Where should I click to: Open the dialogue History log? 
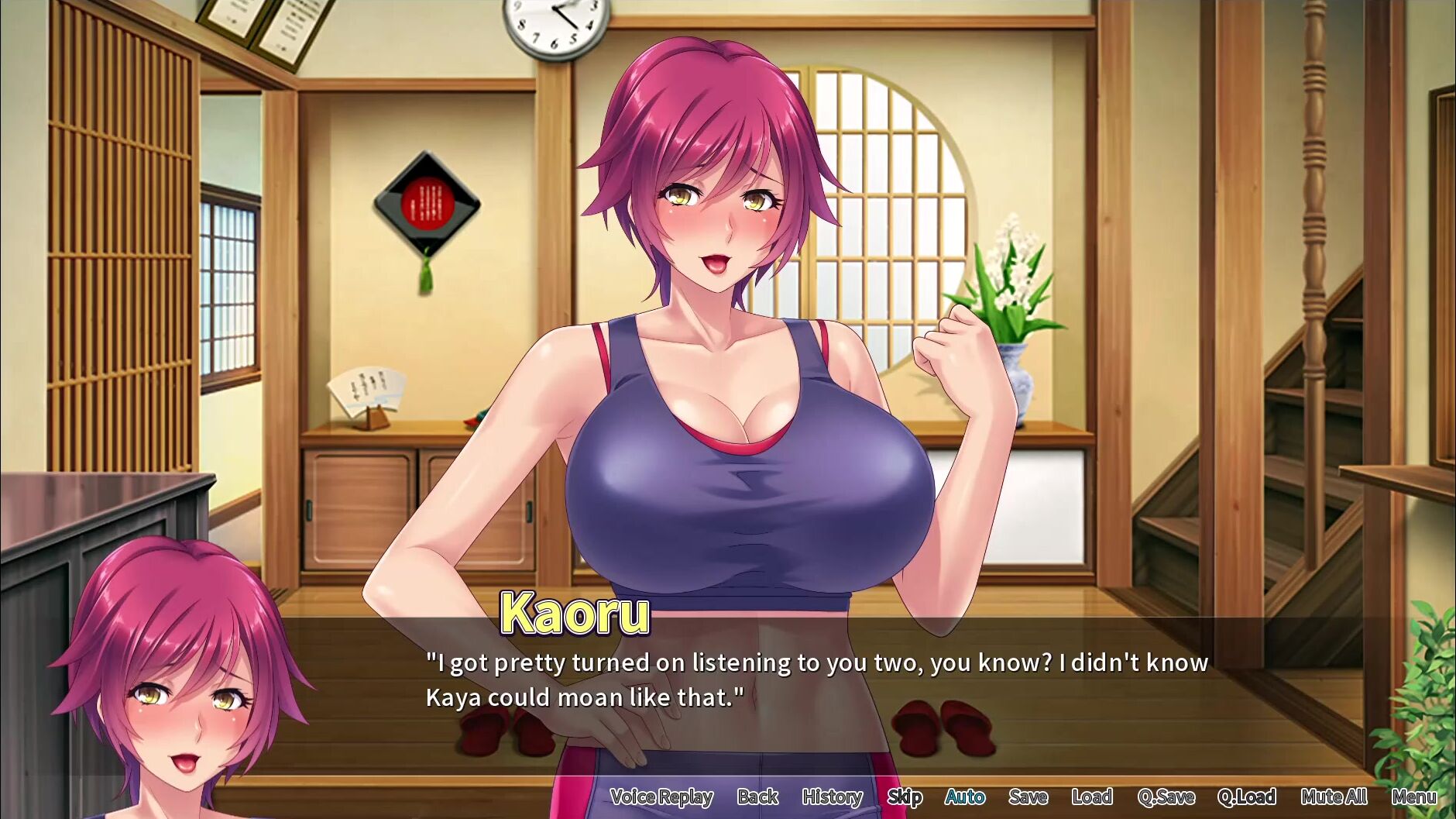(832, 797)
